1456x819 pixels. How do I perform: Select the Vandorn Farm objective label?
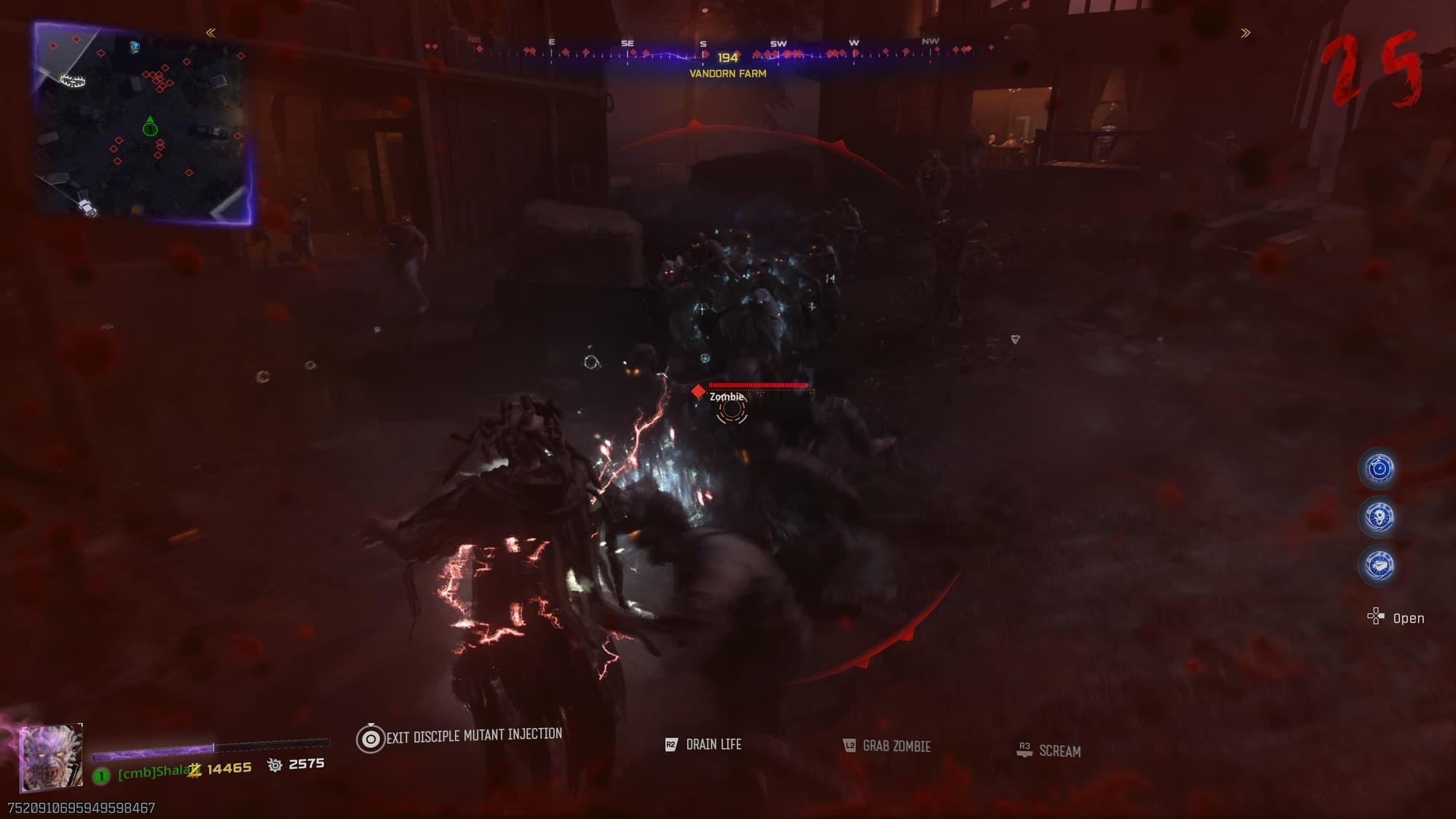(x=727, y=73)
